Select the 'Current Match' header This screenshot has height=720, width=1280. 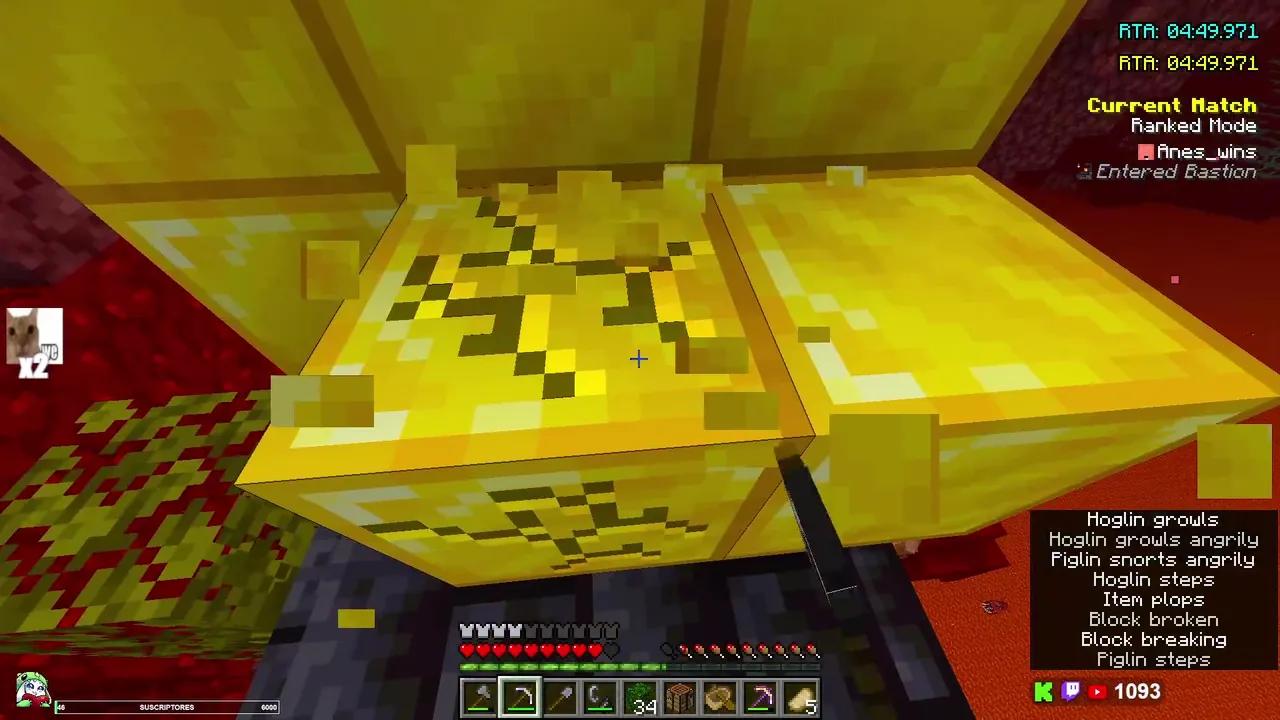(1171, 105)
